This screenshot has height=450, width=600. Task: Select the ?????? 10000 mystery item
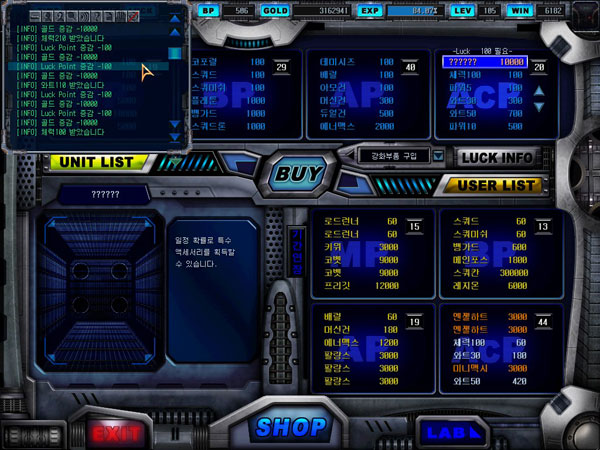click(484, 62)
